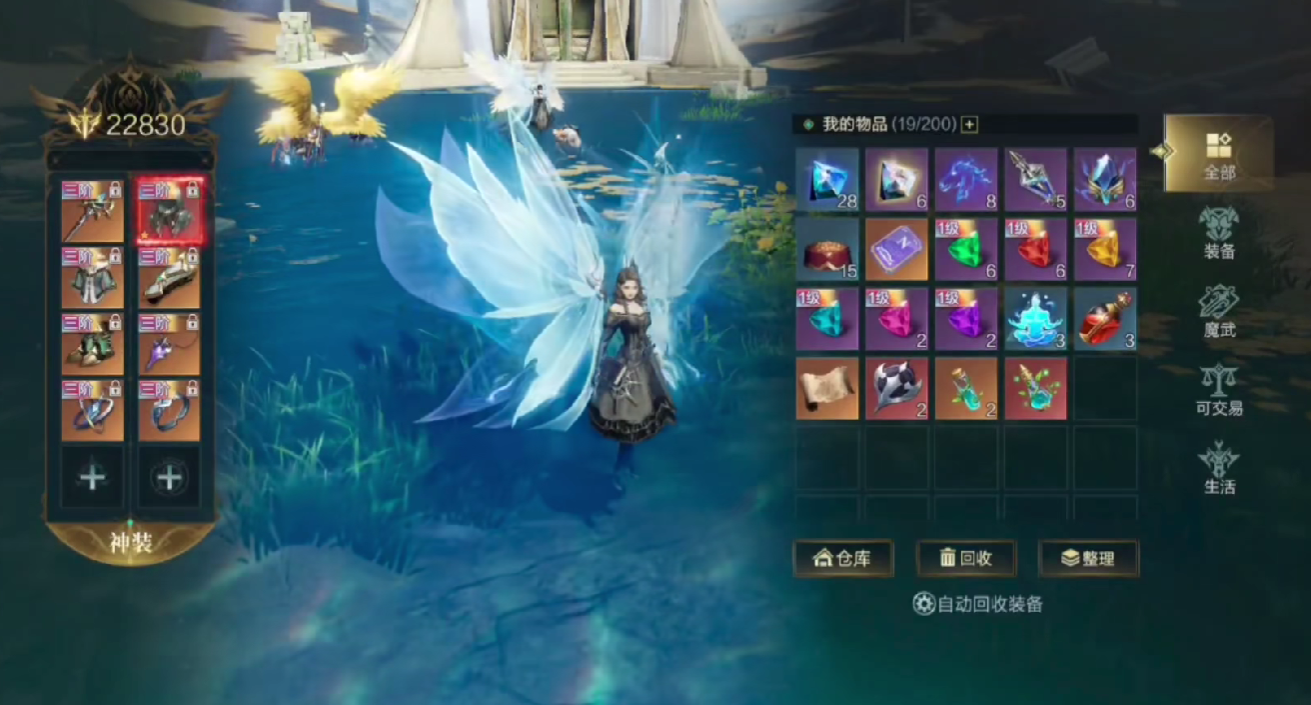
Task: Open the 仓库 warehouse
Action: click(x=843, y=558)
